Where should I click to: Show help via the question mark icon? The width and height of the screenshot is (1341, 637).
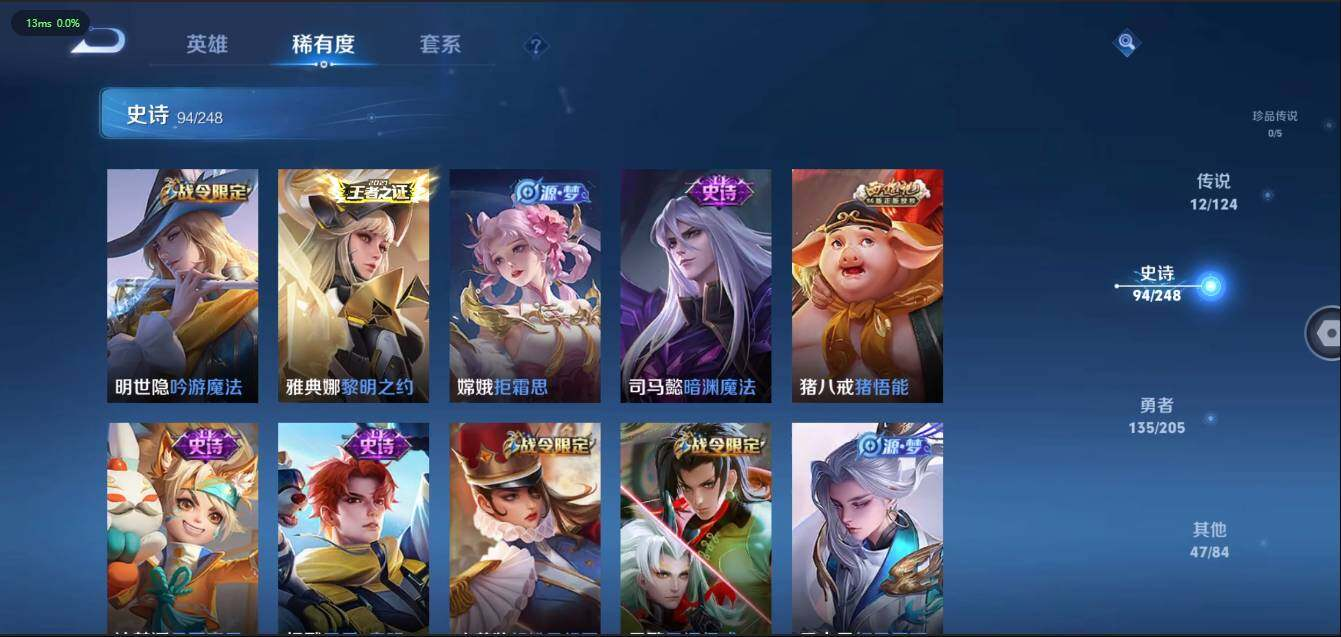pyautogui.click(x=536, y=46)
